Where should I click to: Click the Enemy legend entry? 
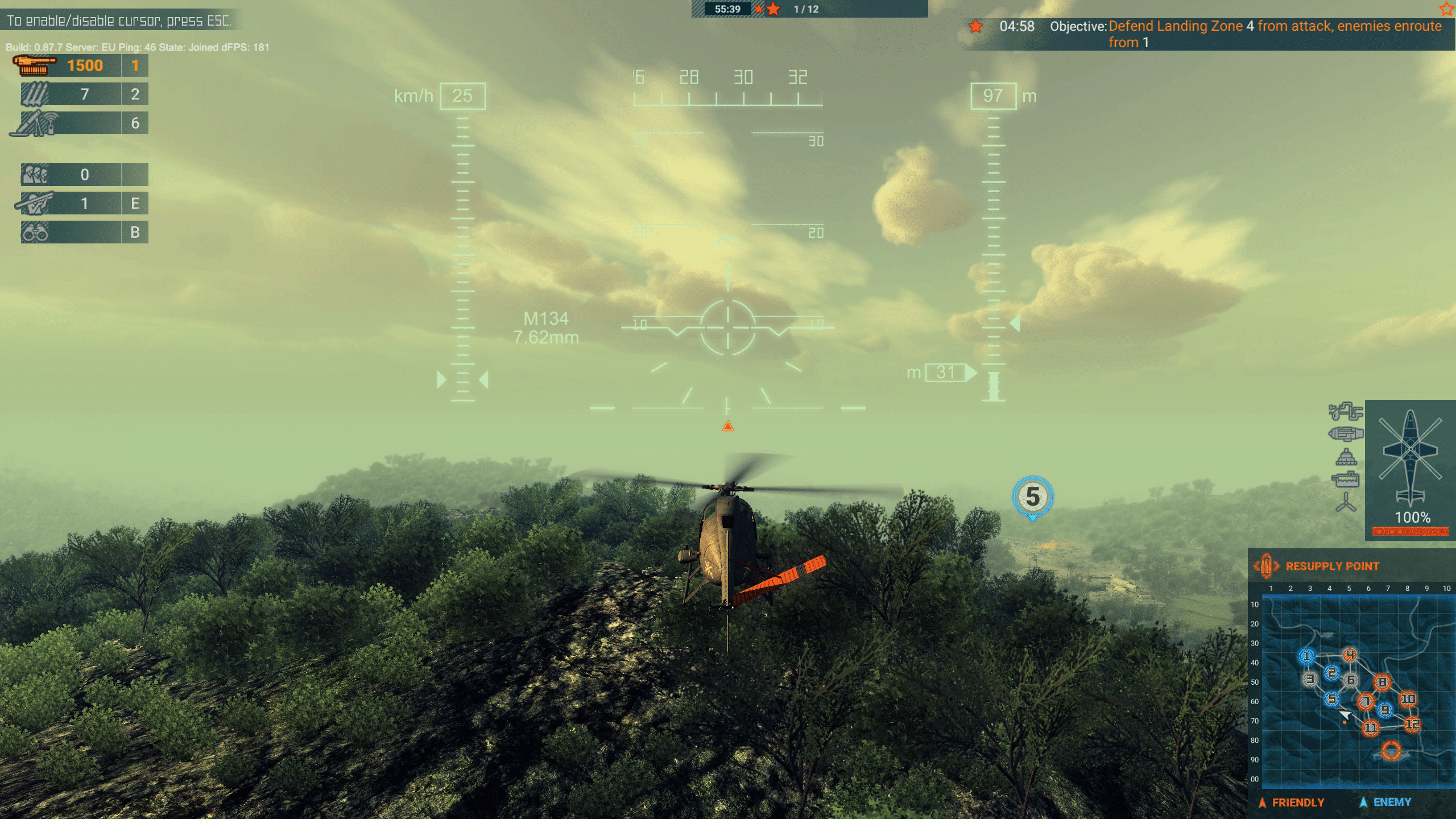pyautogui.click(x=1391, y=803)
